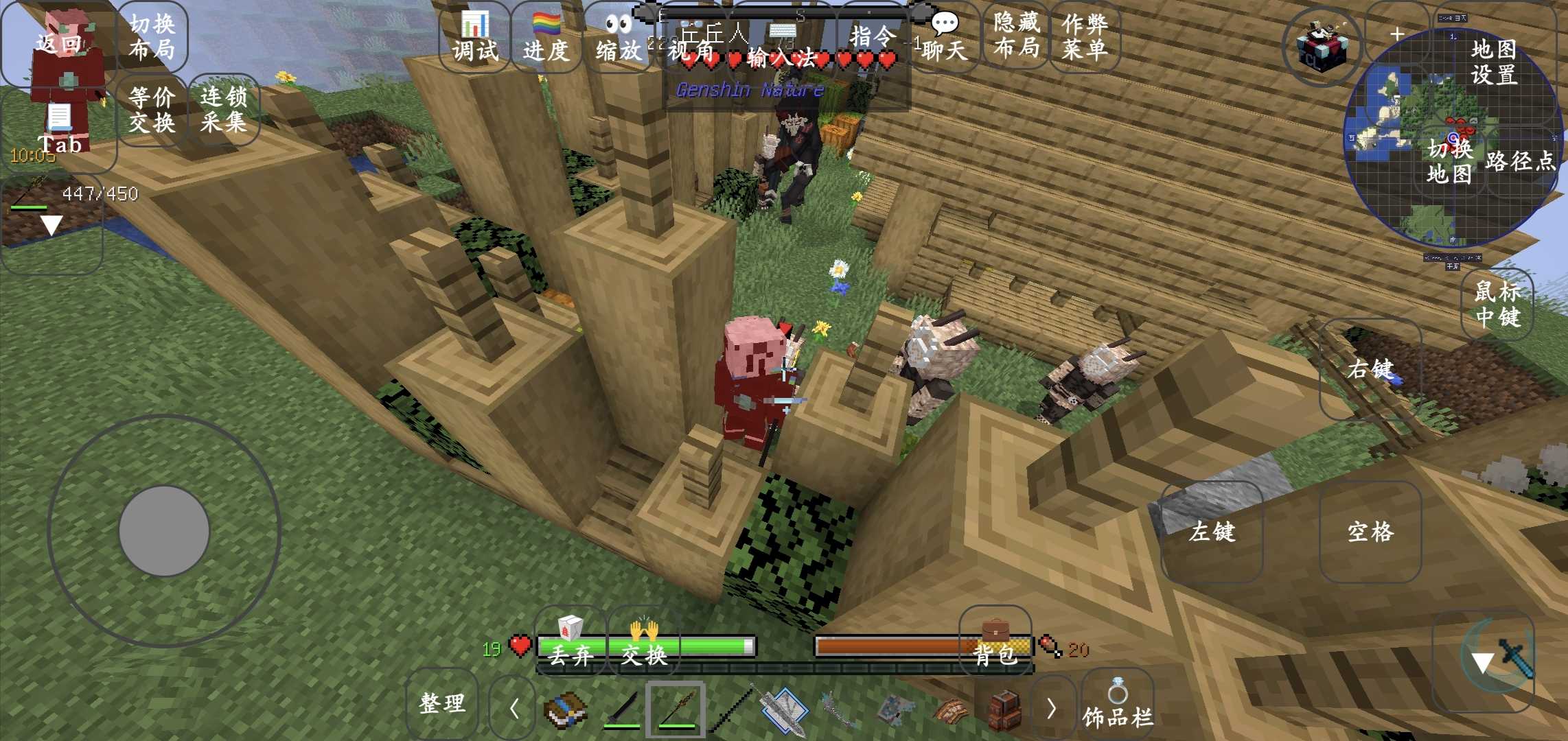Open the 聊天 chat box

(945, 38)
